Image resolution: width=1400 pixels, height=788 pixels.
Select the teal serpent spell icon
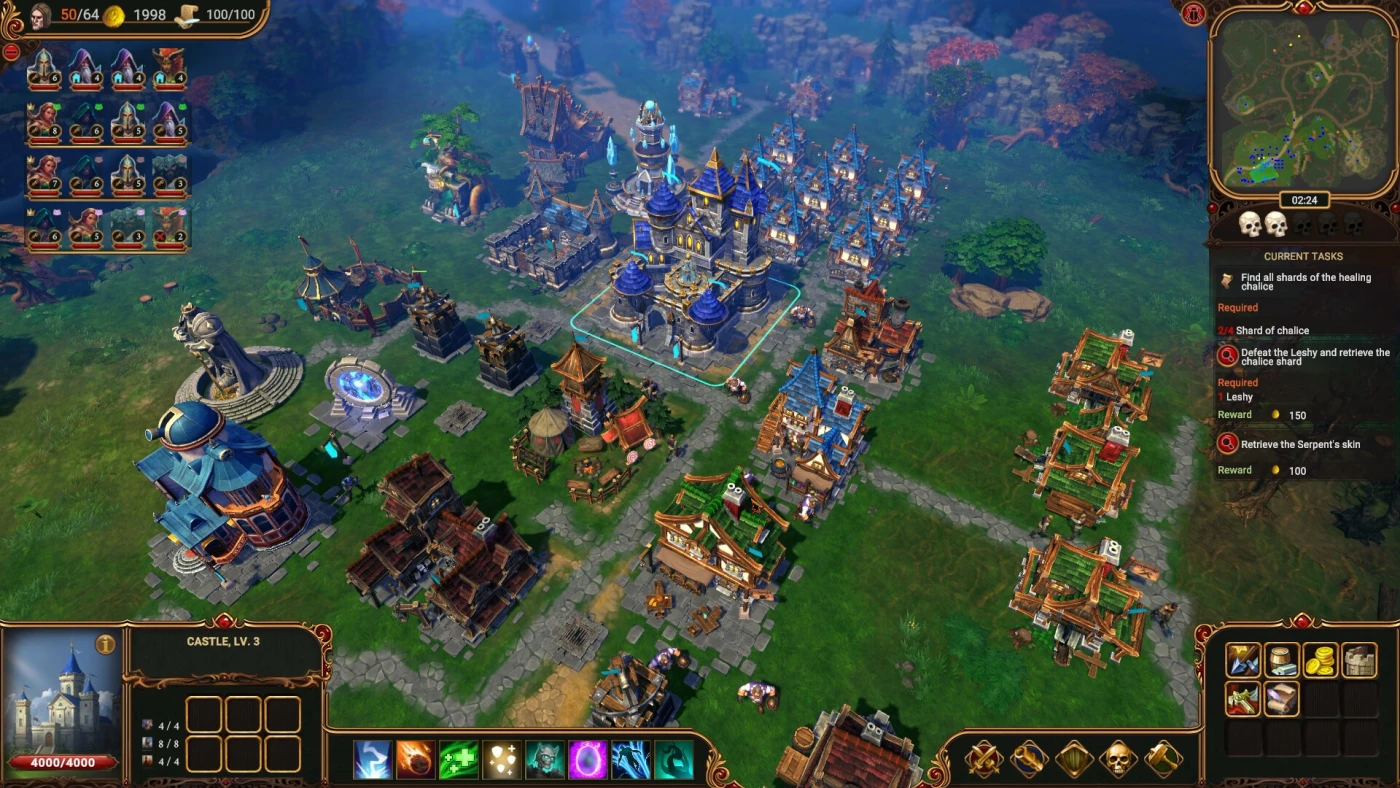tap(673, 760)
